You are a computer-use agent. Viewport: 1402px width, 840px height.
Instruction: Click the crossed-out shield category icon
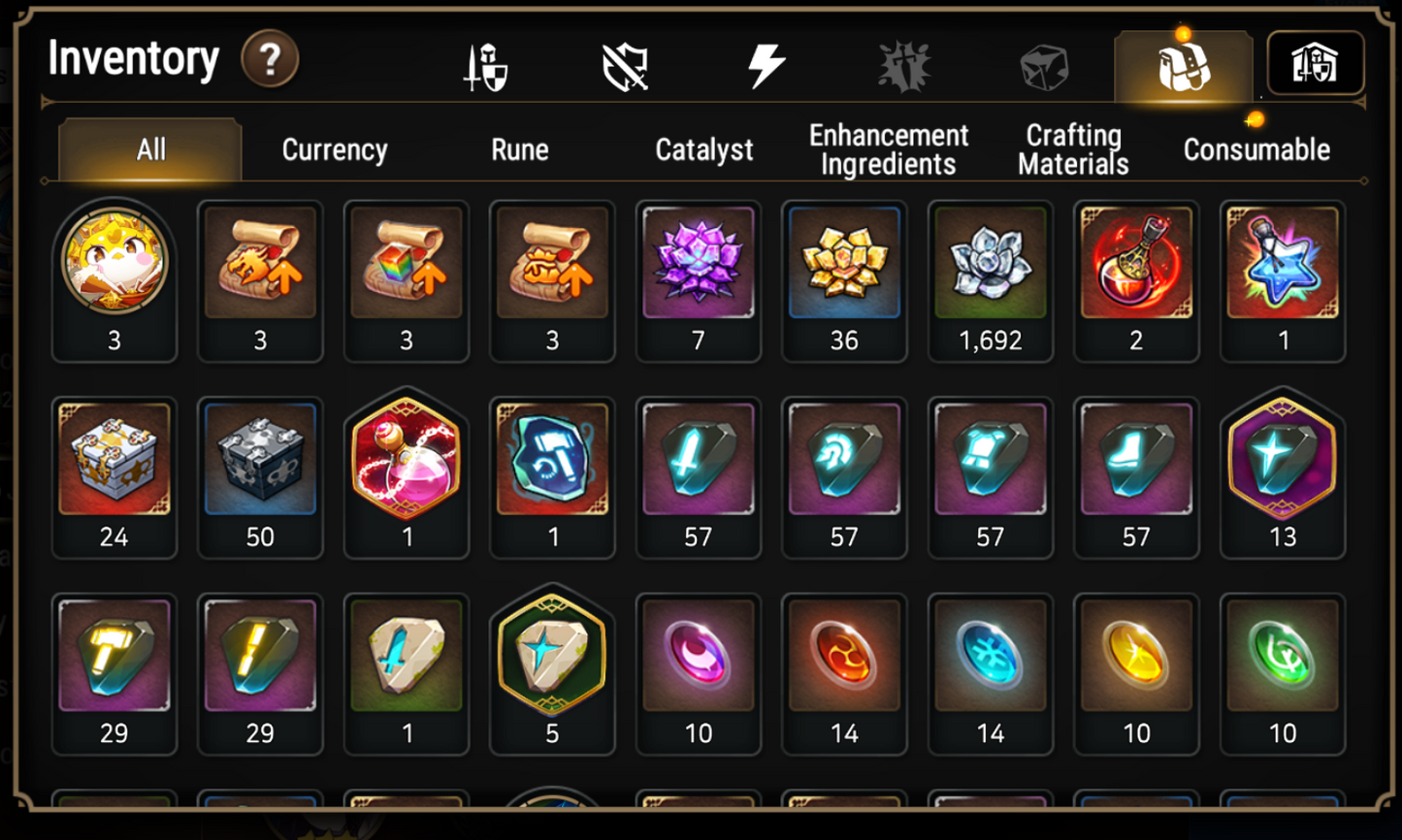[624, 66]
